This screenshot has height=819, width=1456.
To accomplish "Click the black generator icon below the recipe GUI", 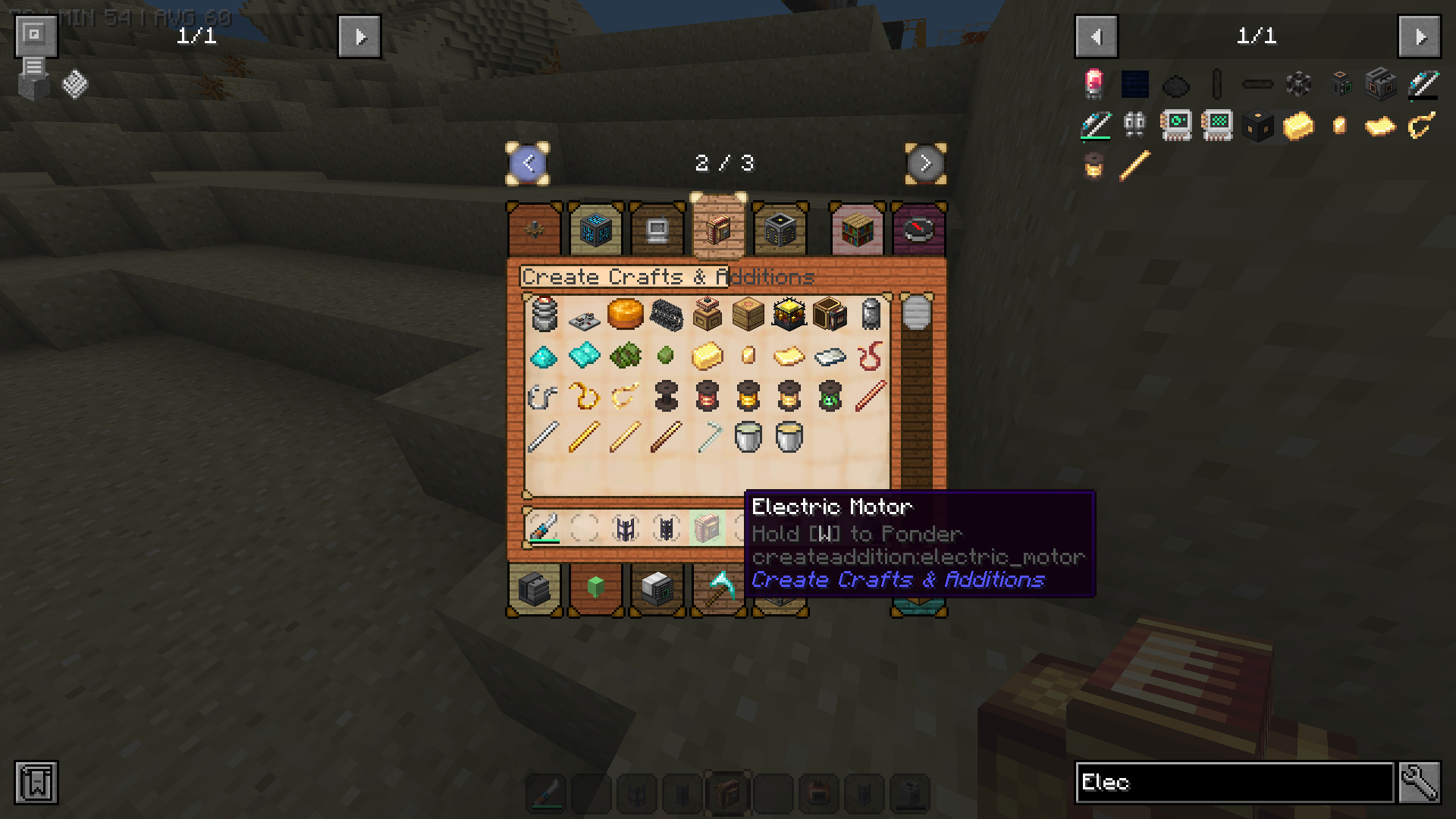I will [534, 590].
